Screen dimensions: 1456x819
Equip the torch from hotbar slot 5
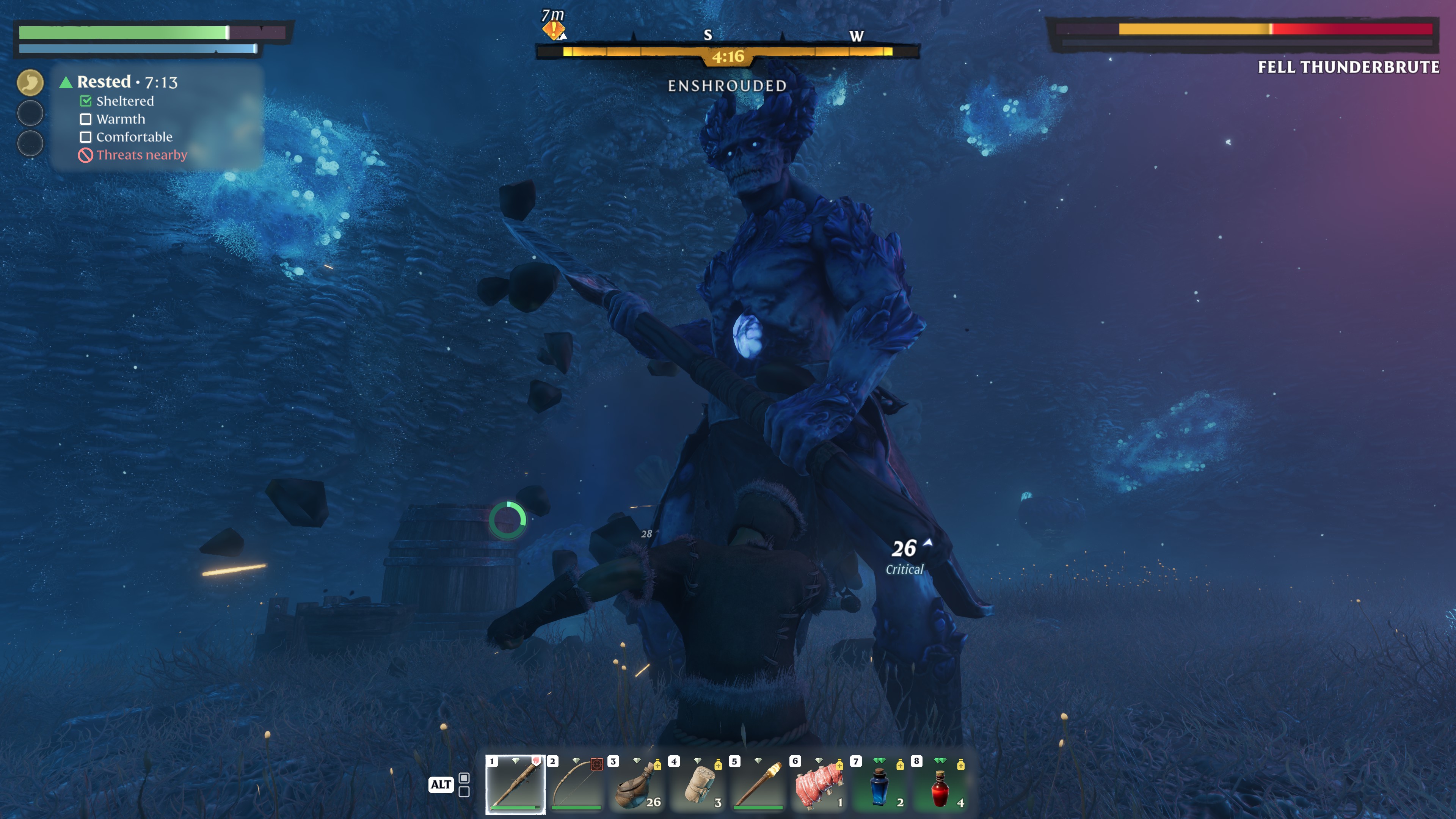pyautogui.click(x=758, y=784)
